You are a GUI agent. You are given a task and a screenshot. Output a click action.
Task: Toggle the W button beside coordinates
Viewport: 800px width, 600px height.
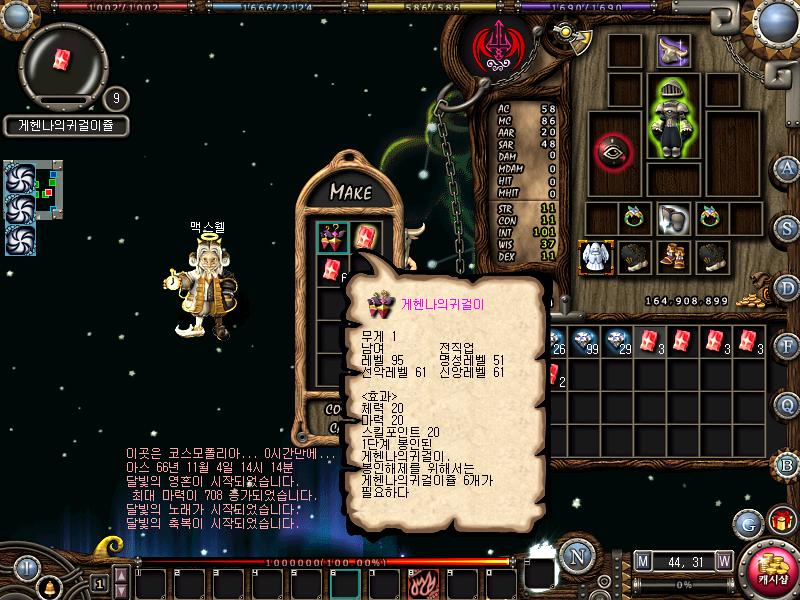click(x=723, y=561)
